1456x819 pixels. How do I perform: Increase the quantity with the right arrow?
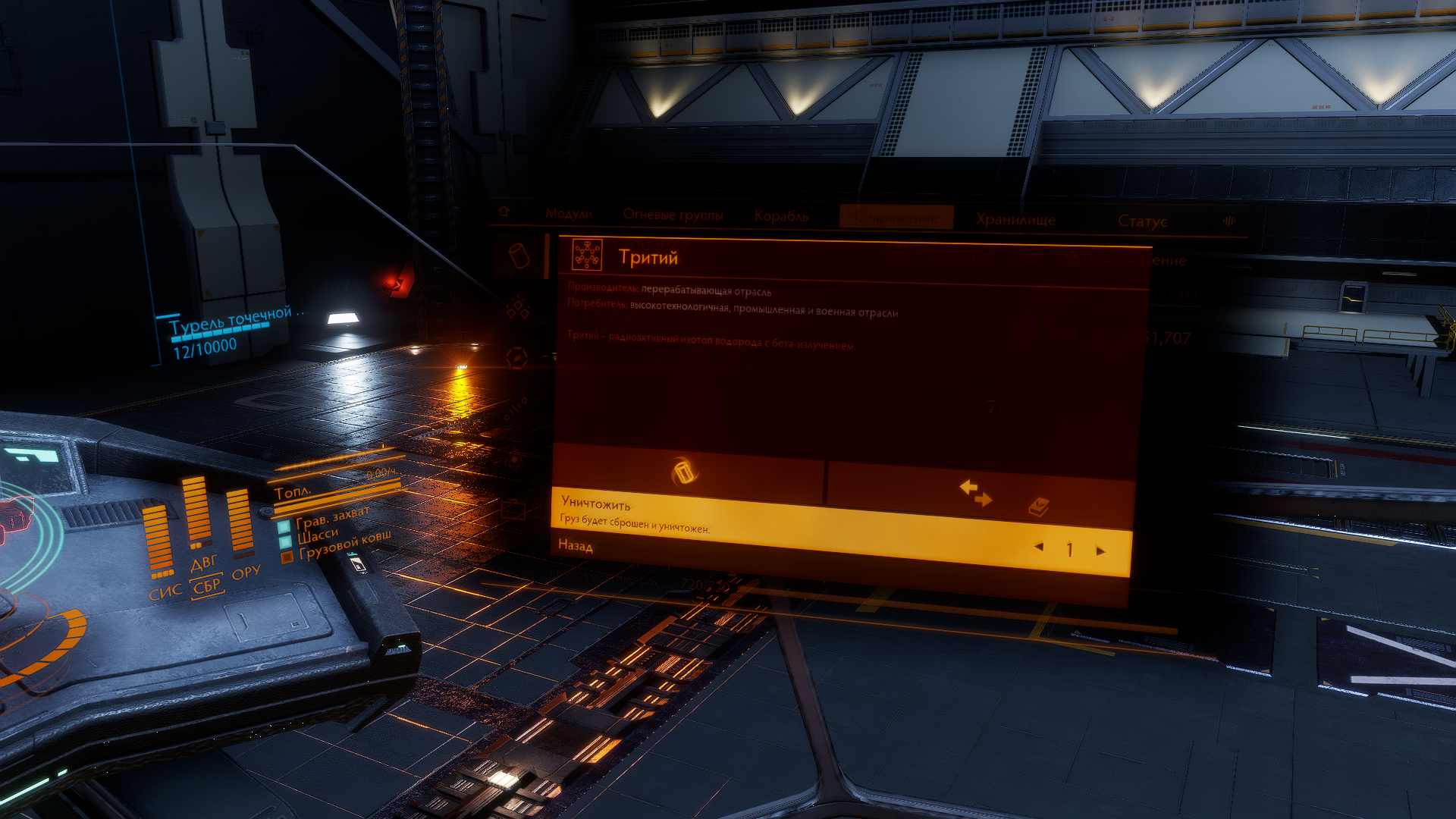pos(1100,551)
